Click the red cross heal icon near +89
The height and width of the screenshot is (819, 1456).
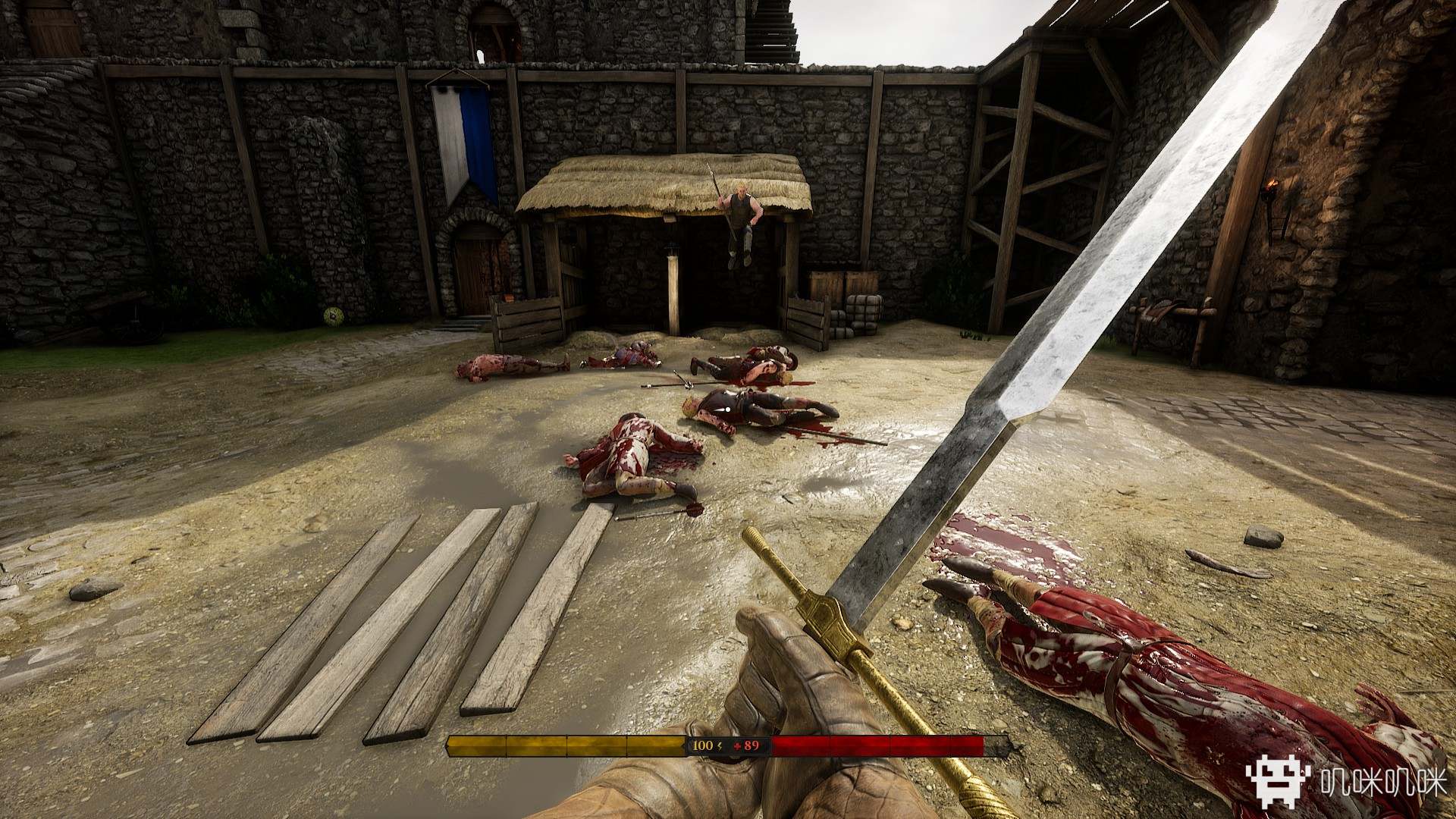point(738,747)
